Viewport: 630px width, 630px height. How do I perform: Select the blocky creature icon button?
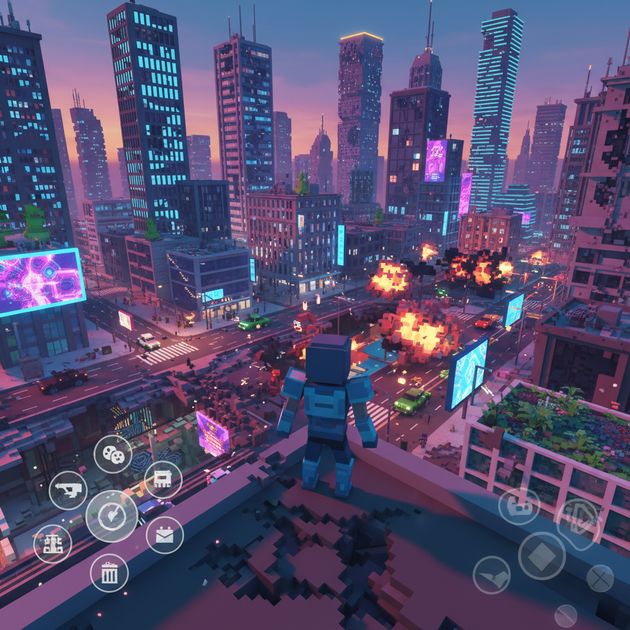coord(163,479)
